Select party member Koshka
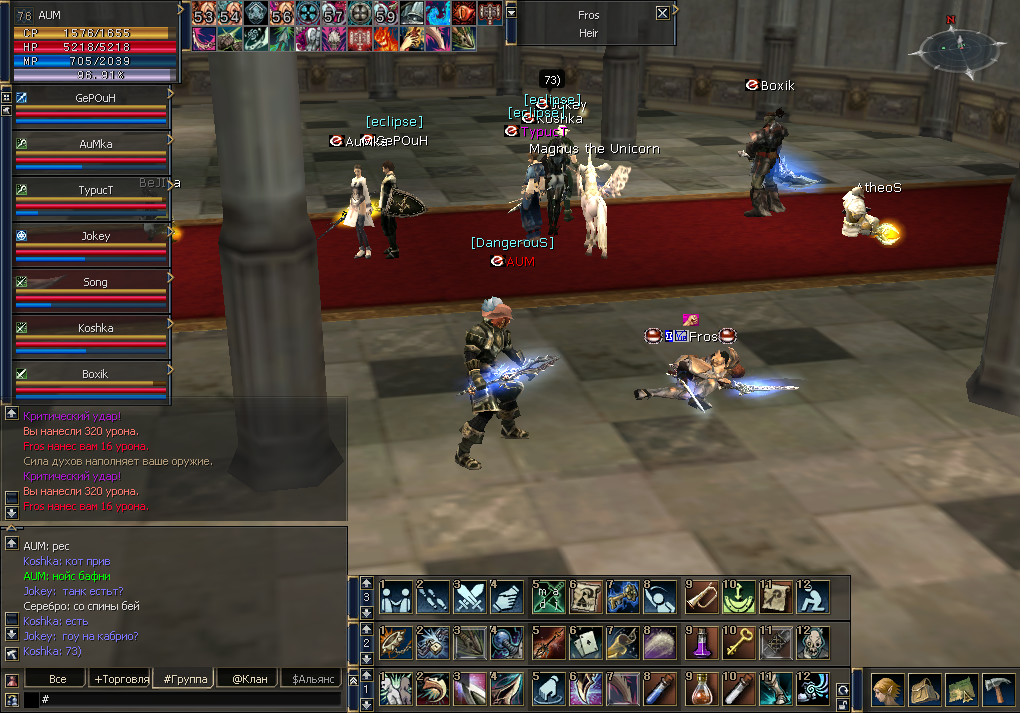This screenshot has height=713, width=1024. pos(95,328)
